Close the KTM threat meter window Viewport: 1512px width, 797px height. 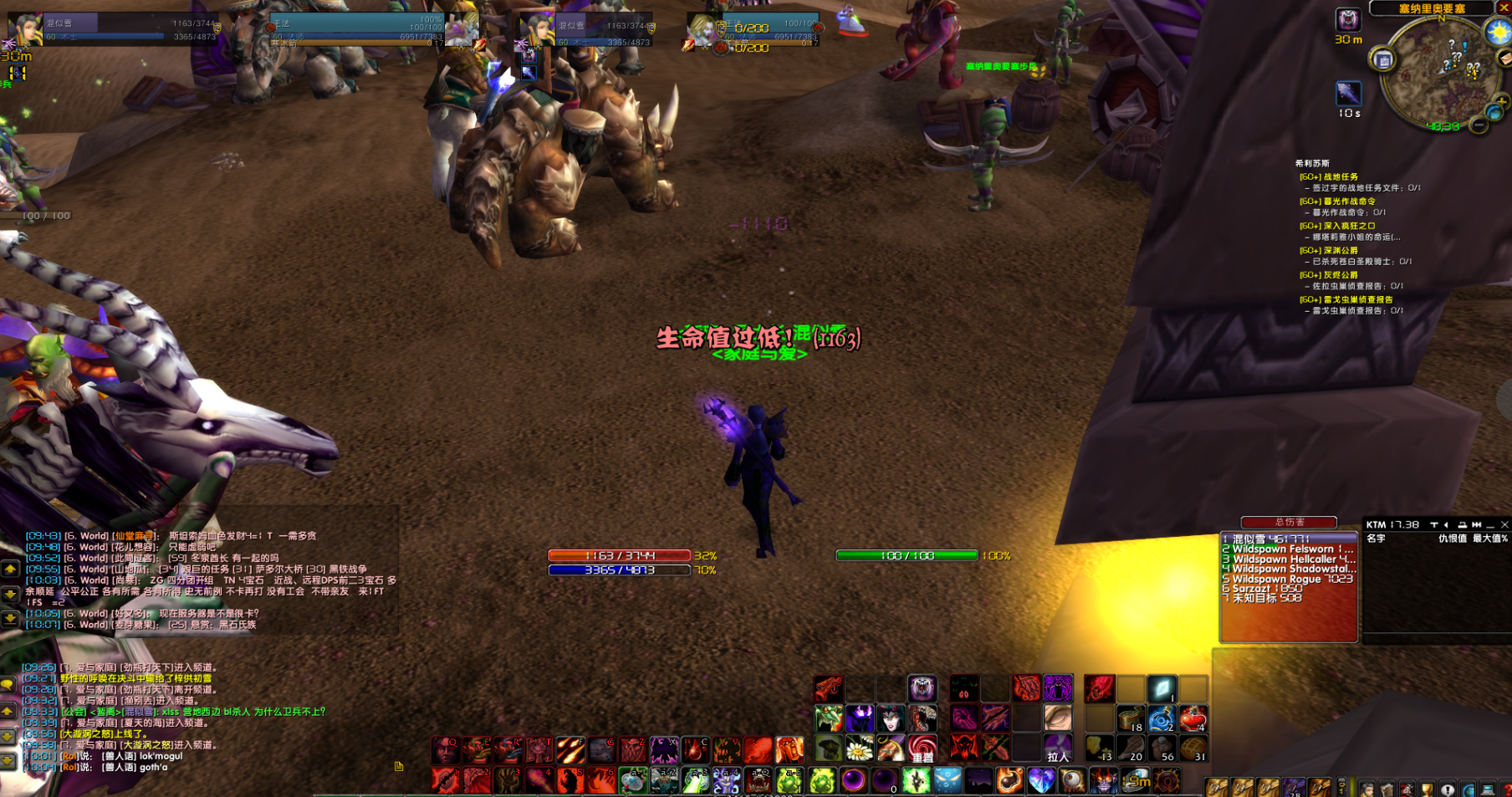click(x=1504, y=524)
